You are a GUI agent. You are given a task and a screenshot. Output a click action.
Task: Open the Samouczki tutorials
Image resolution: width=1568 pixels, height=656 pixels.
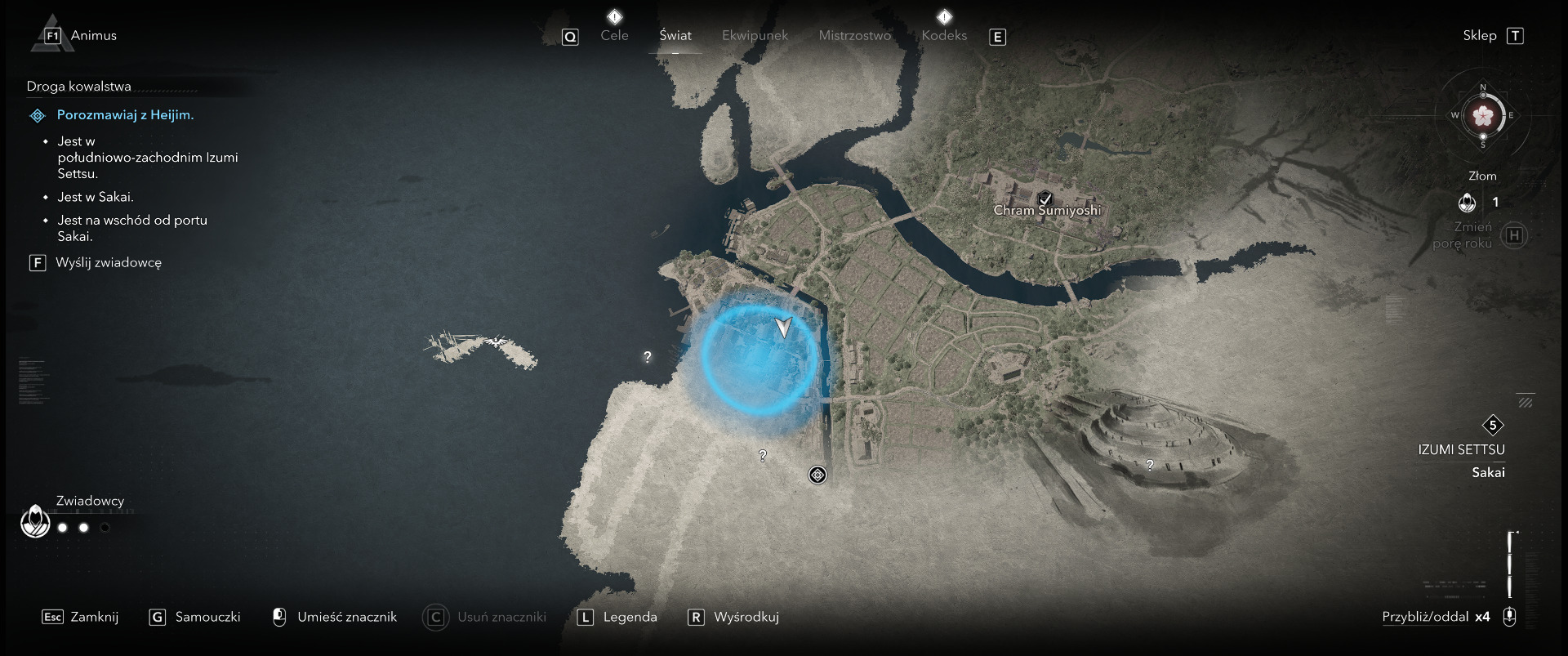207,617
